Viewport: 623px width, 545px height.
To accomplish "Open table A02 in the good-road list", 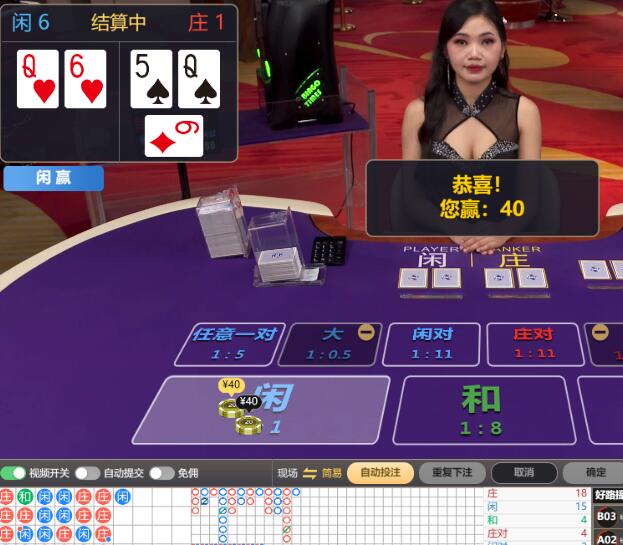I will coord(607,538).
